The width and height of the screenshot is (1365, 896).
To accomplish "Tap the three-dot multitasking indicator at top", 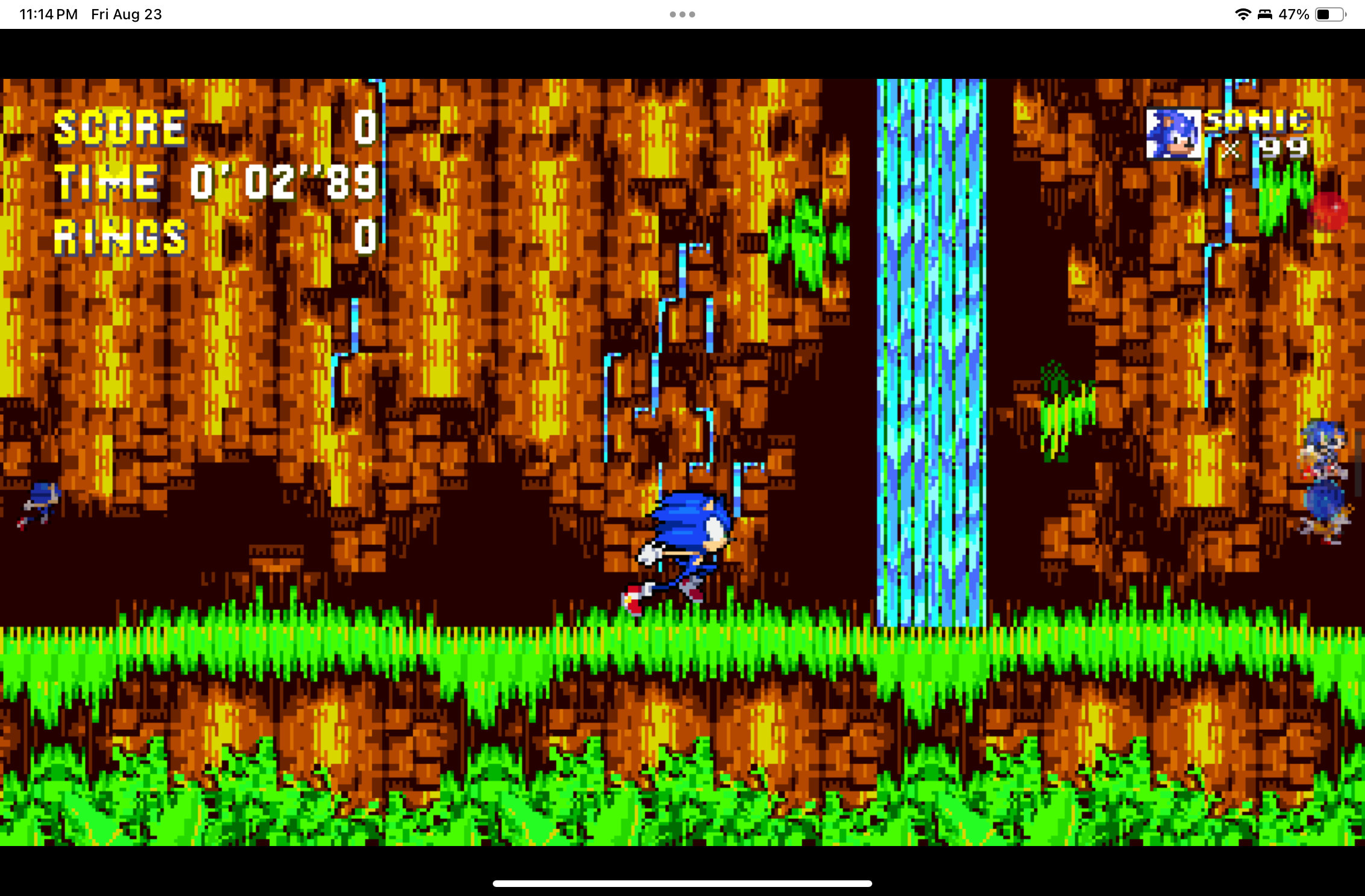I will coord(681,13).
